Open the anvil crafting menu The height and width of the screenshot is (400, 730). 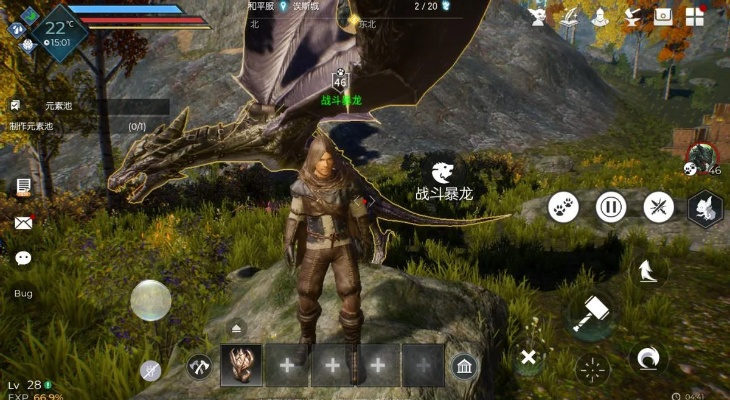click(x=631, y=17)
